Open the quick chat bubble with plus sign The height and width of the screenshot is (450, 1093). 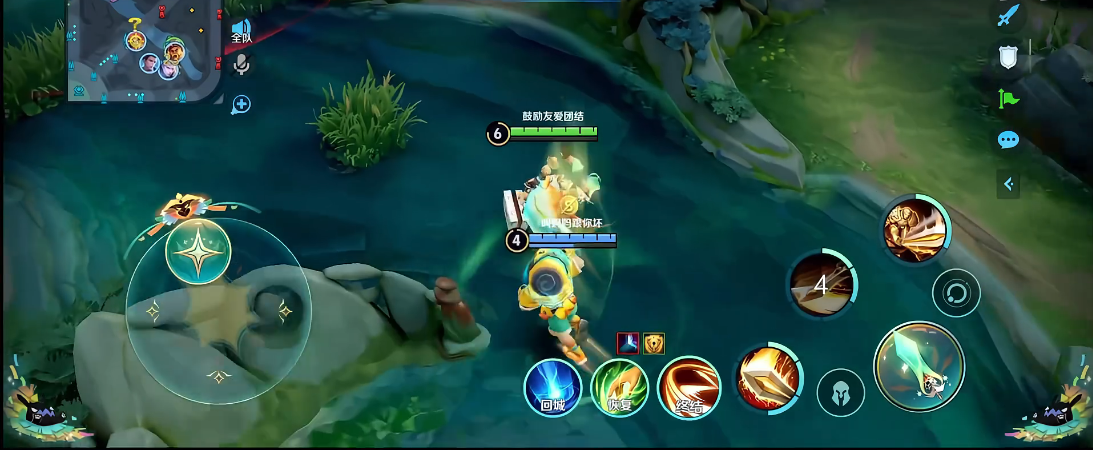click(241, 104)
